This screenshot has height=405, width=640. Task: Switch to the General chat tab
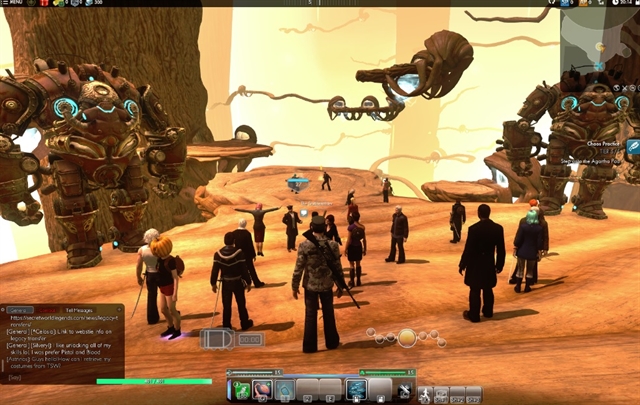coord(22,311)
